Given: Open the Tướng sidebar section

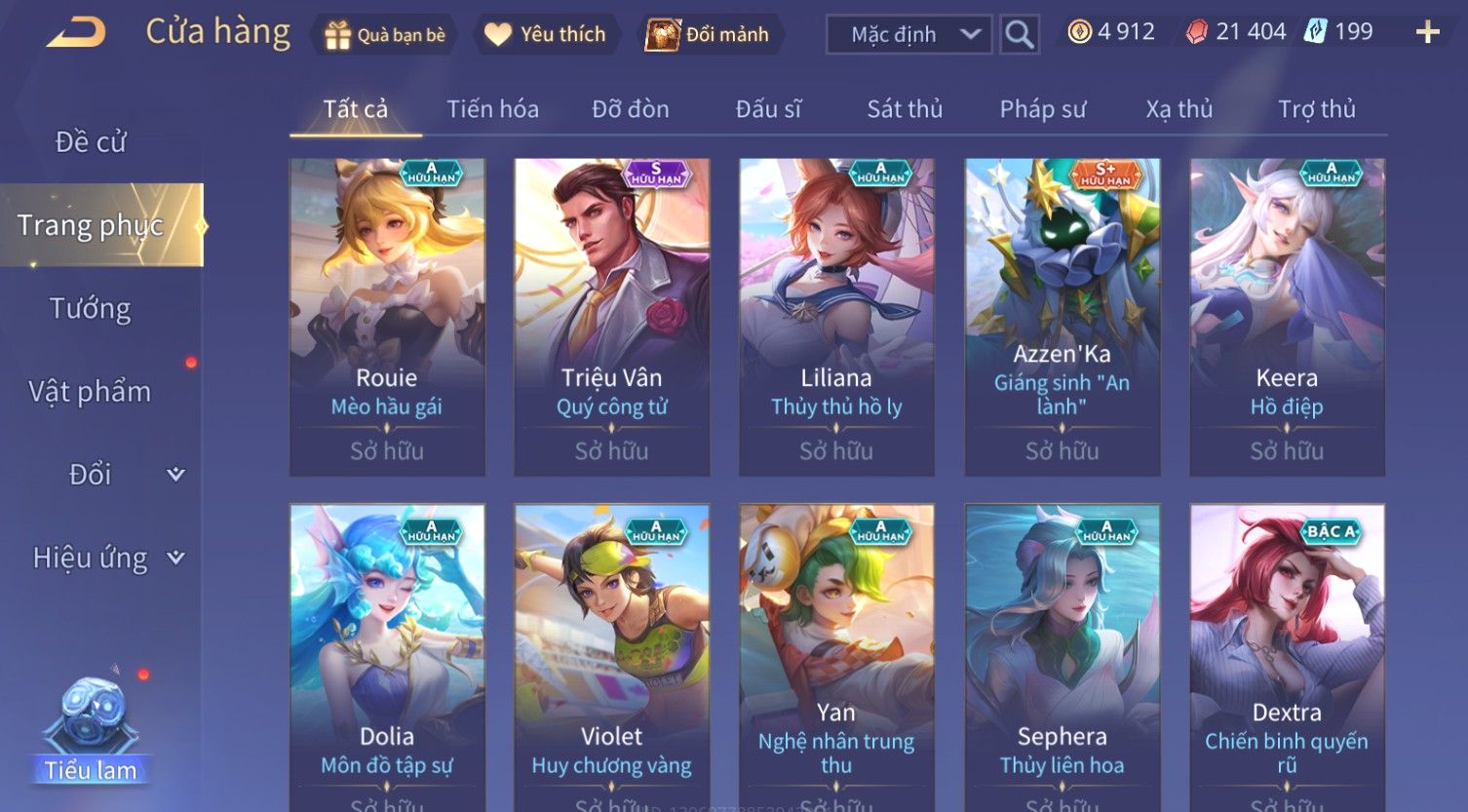Looking at the screenshot, I should [x=91, y=309].
